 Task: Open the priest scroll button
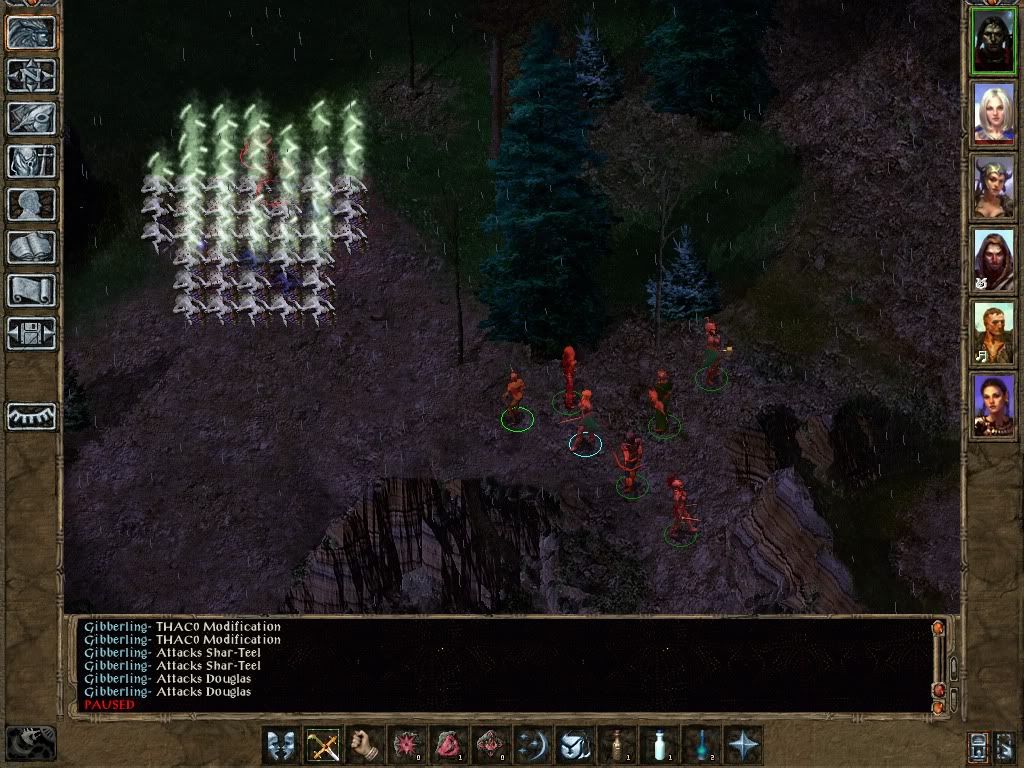coord(32,290)
